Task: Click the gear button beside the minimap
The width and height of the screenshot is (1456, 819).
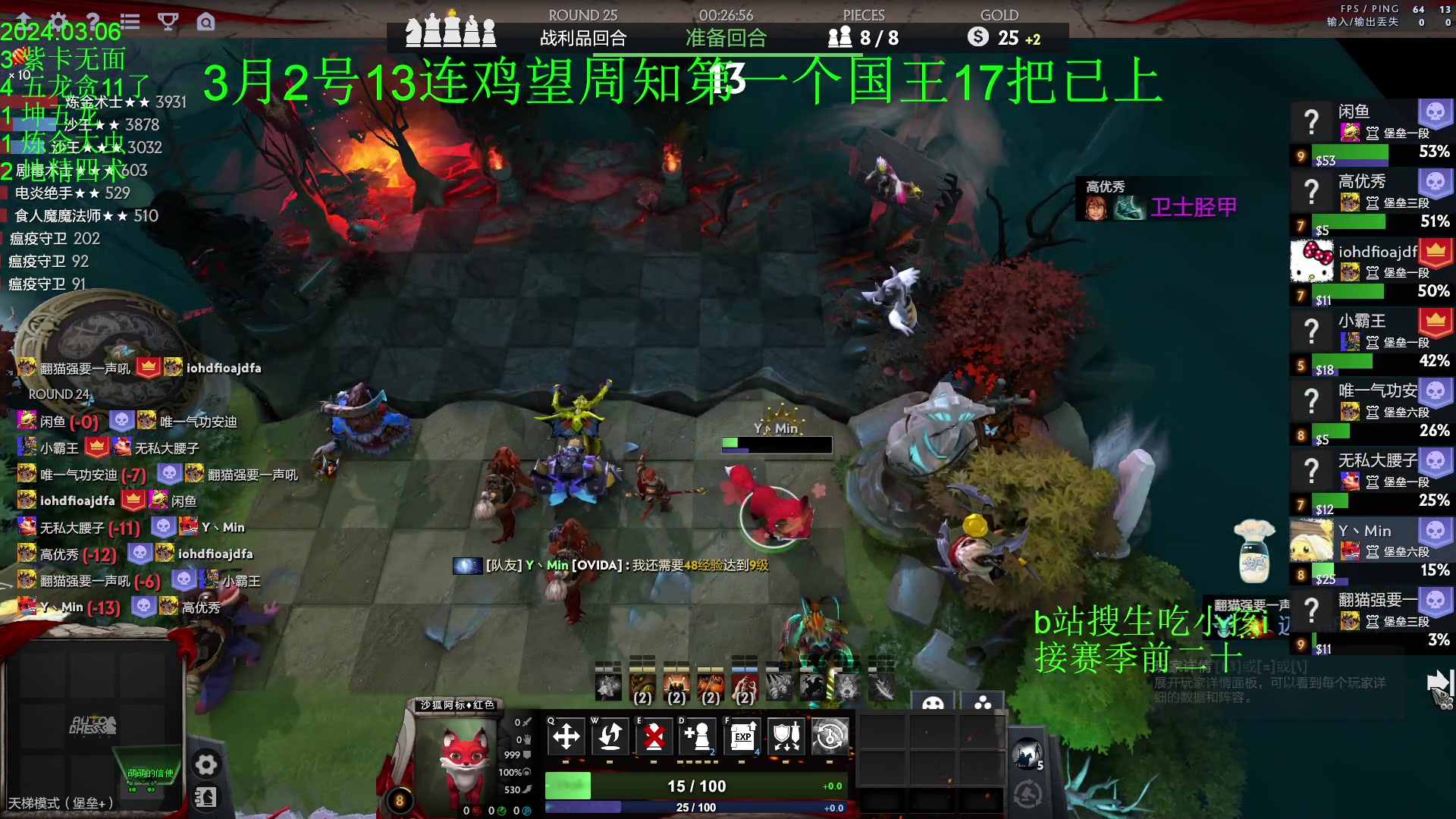Action: pyautogui.click(x=206, y=764)
